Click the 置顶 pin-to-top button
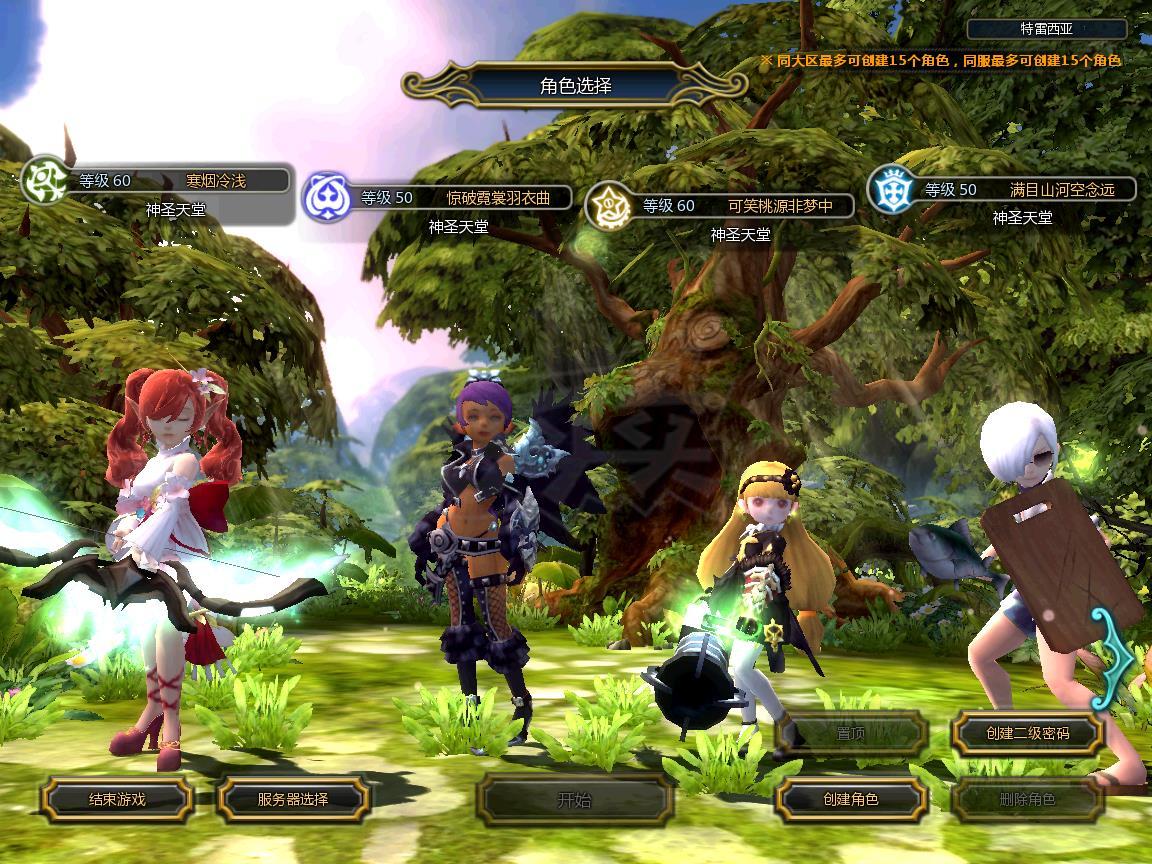The width and height of the screenshot is (1152, 864). [851, 733]
